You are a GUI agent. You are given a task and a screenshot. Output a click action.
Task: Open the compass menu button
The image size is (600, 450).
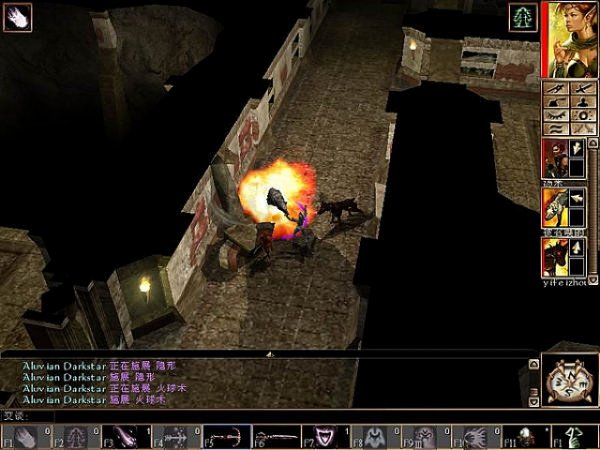568,380
